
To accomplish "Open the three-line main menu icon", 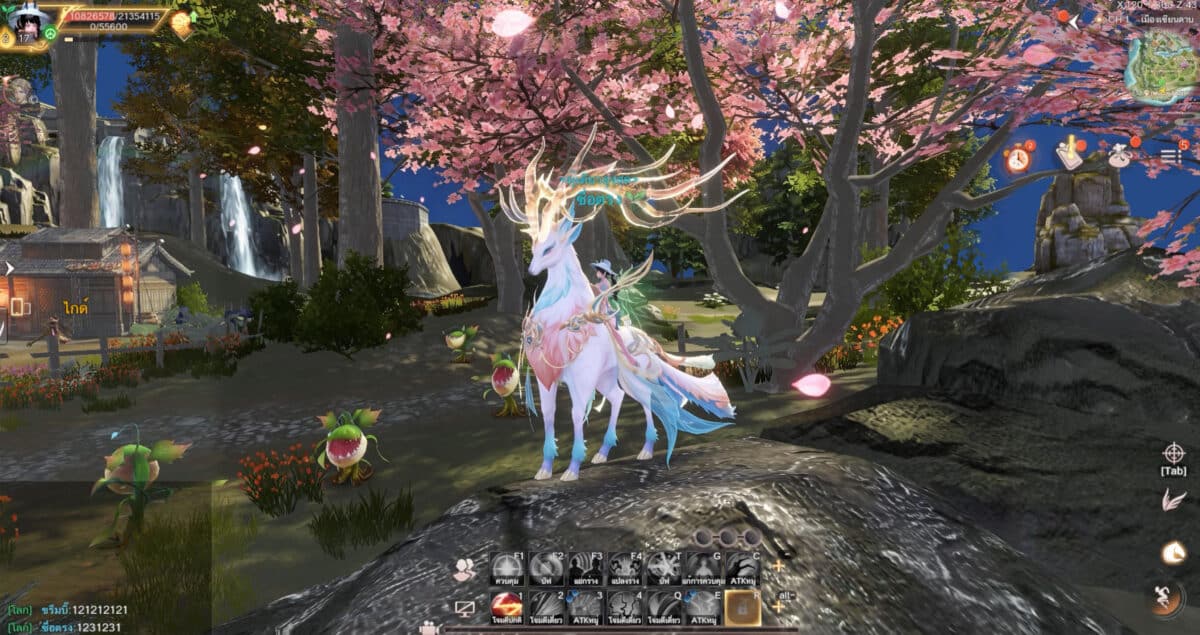I will pos(1172,155).
